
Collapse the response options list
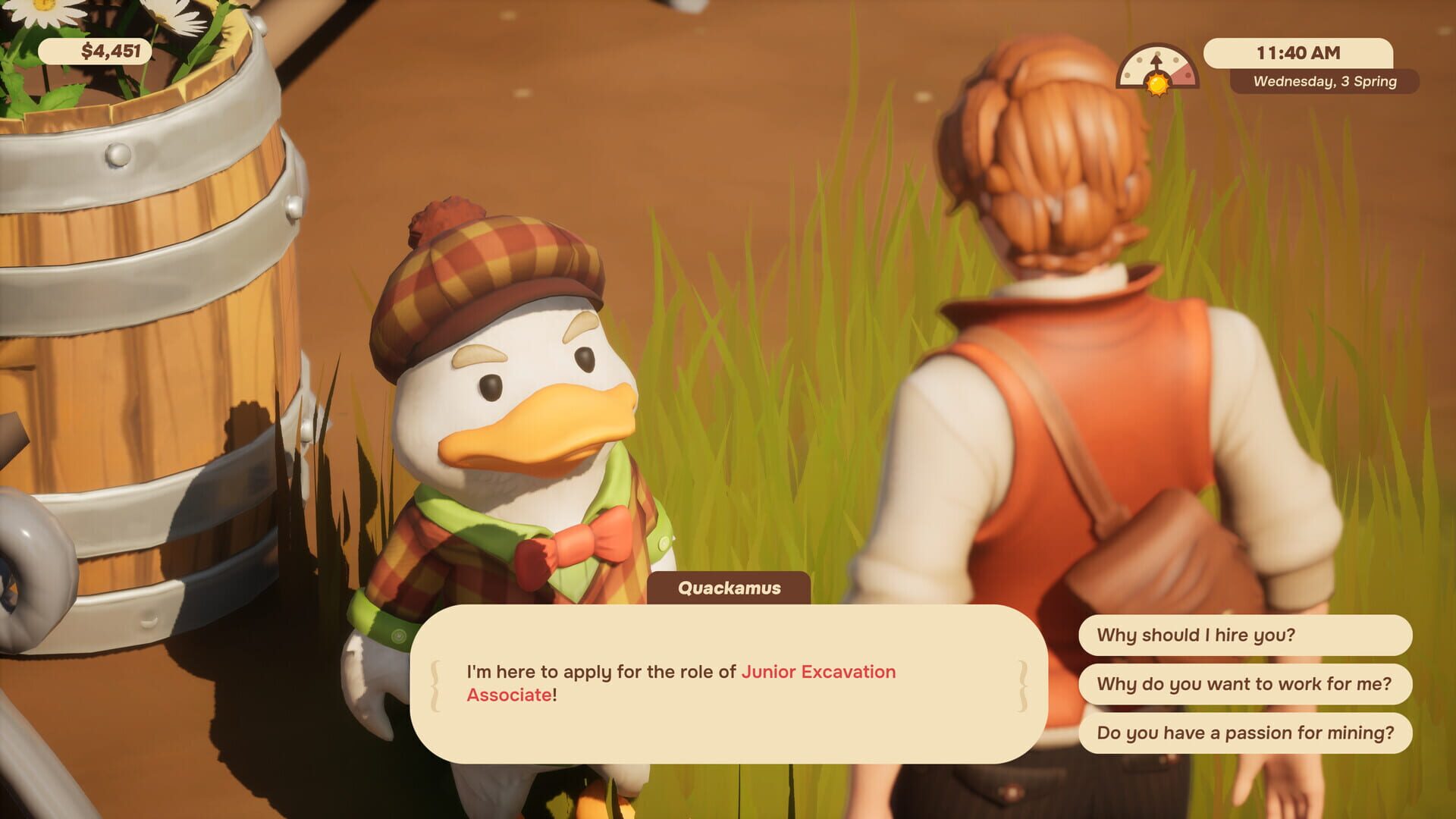(1246, 685)
